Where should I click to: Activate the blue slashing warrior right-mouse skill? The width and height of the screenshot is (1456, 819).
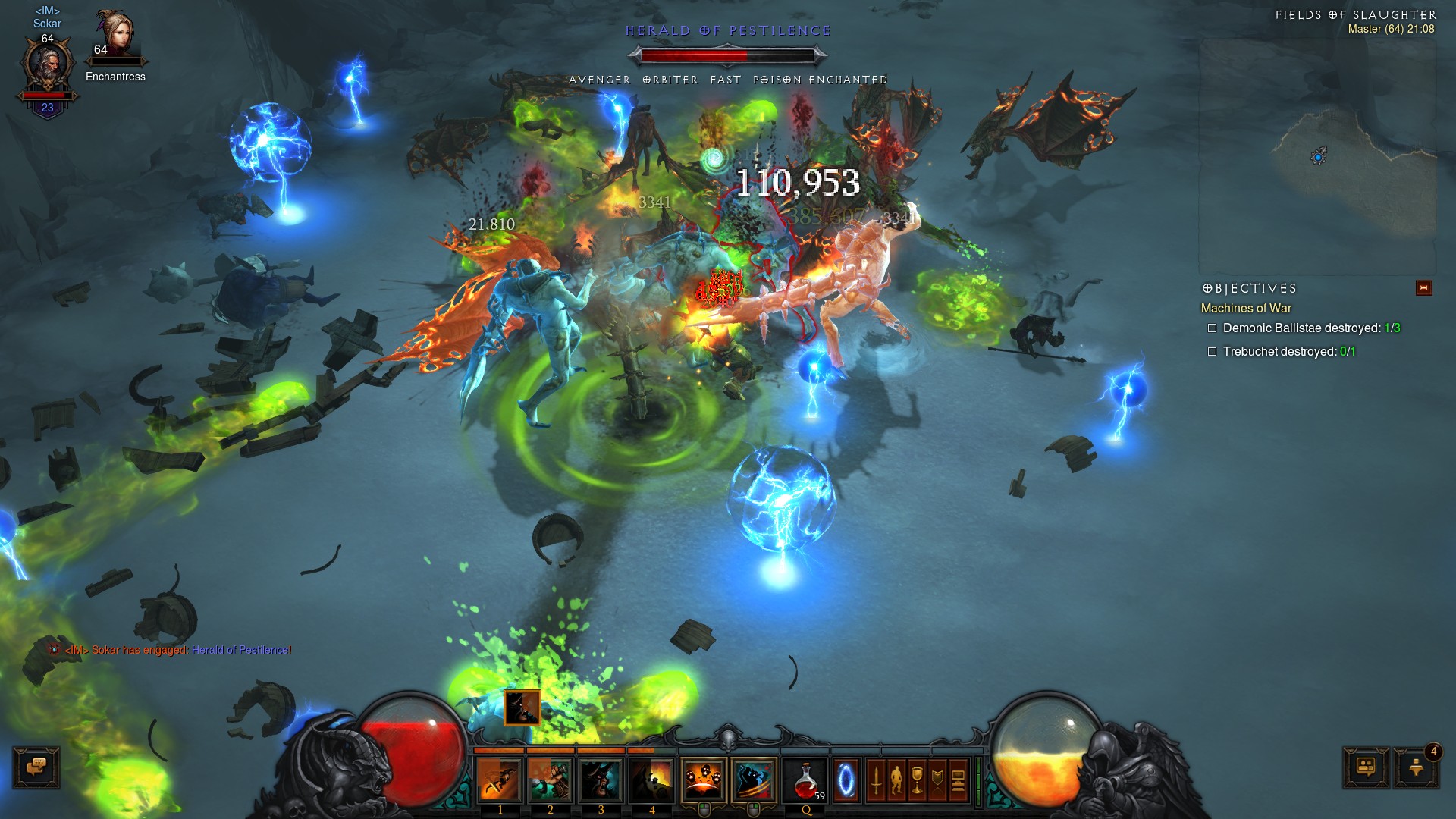pos(754,780)
